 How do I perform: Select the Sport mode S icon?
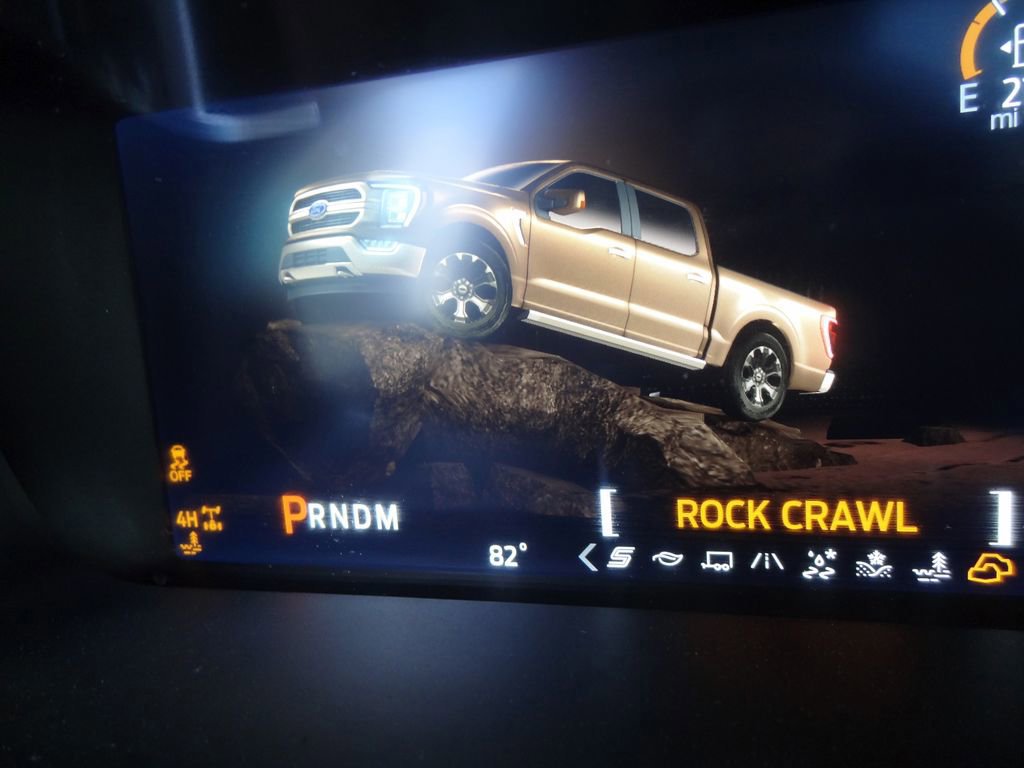pos(621,558)
